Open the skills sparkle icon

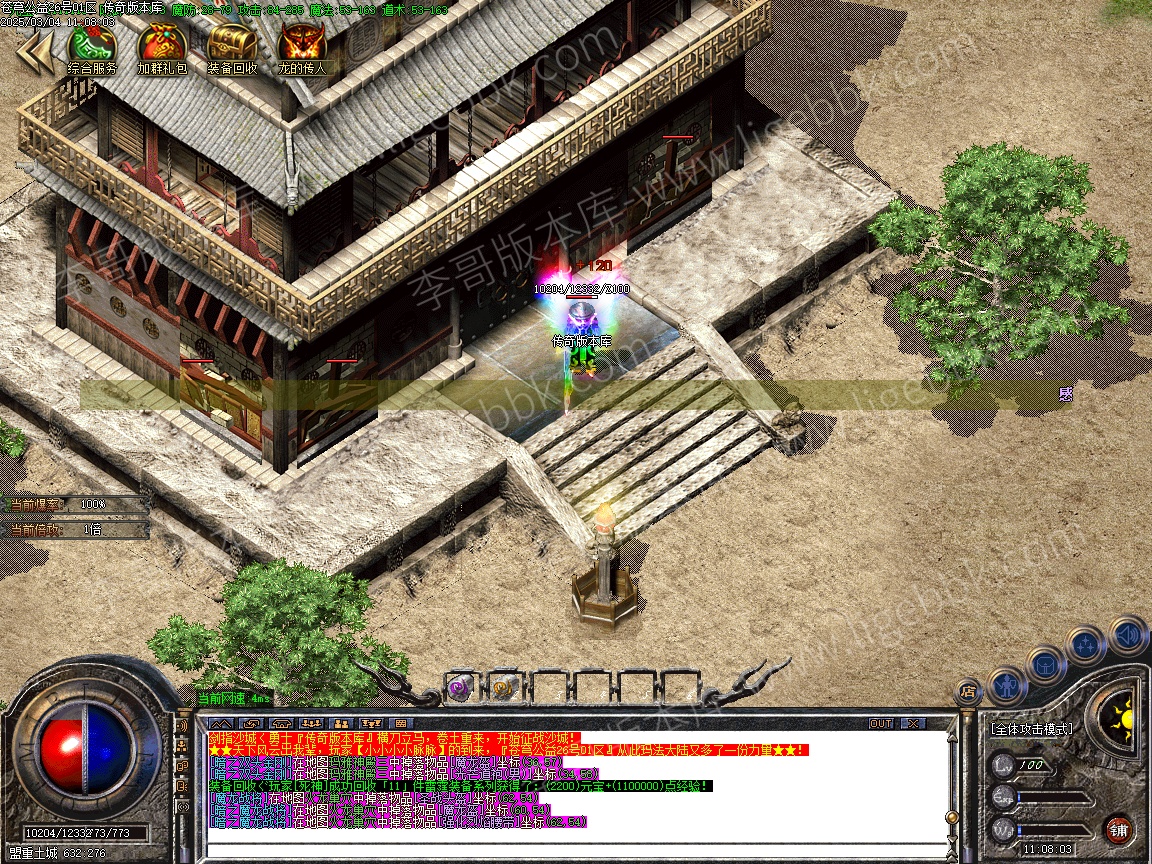[x=1085, y=645]
